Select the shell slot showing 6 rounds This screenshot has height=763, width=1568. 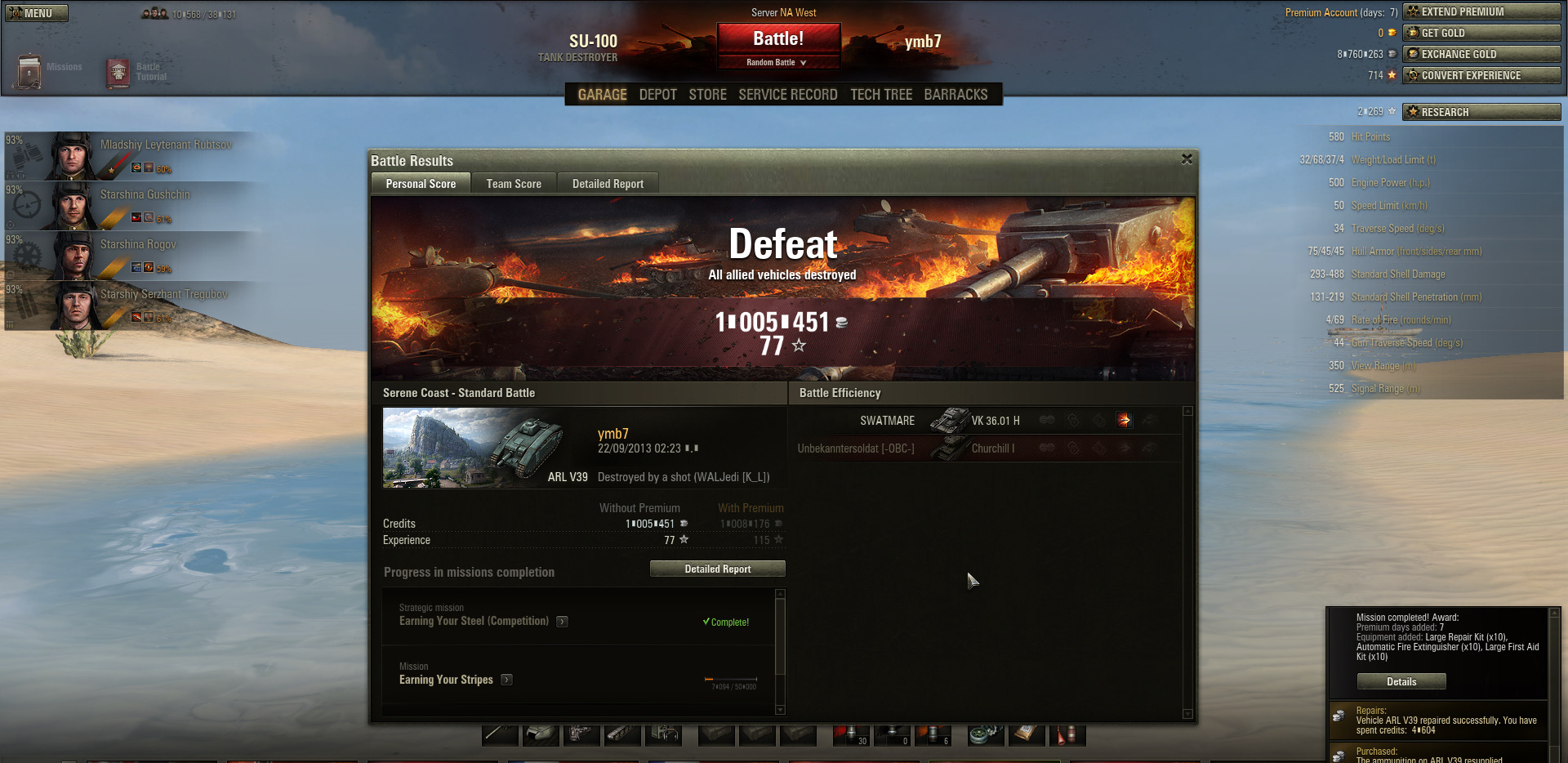coord(933,735)
